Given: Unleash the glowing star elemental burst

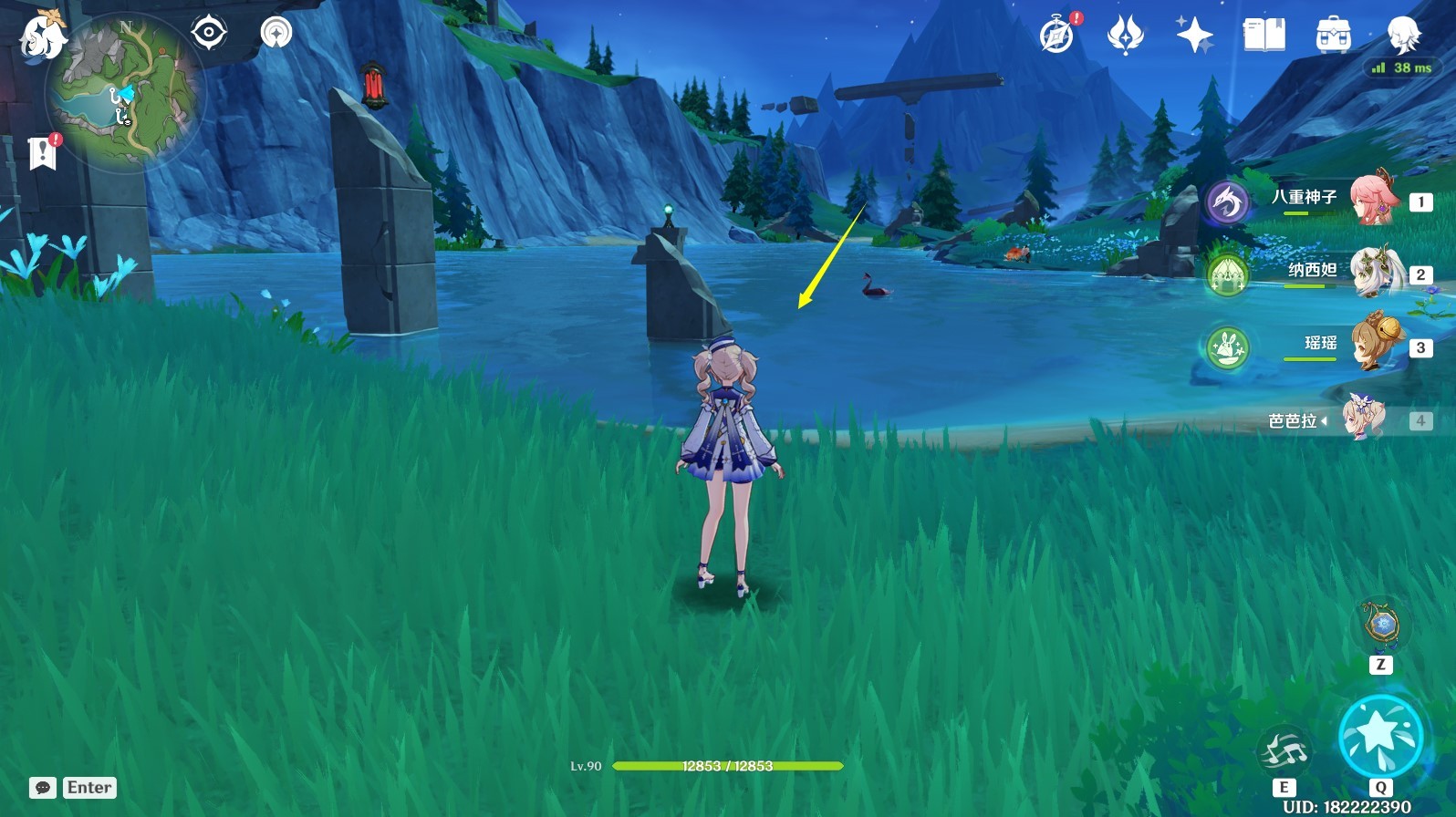Looking at the screenshot, I should 1380,737.
